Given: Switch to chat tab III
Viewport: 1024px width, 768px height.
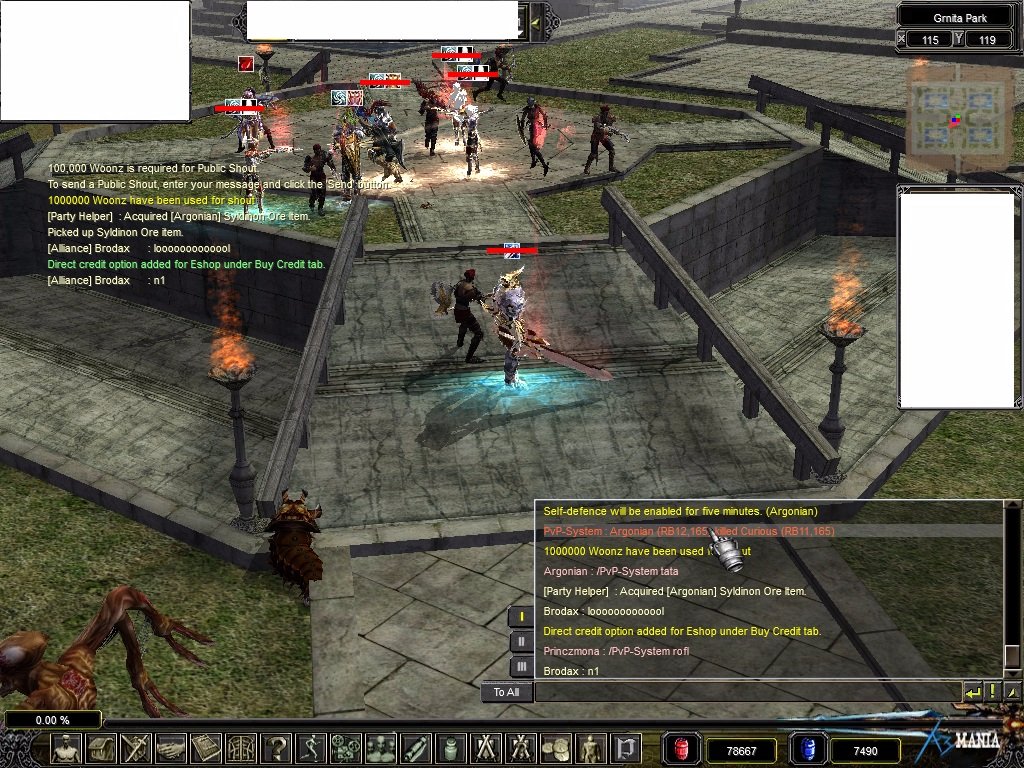Looking at the screenshot, I should tap(521, 666).
